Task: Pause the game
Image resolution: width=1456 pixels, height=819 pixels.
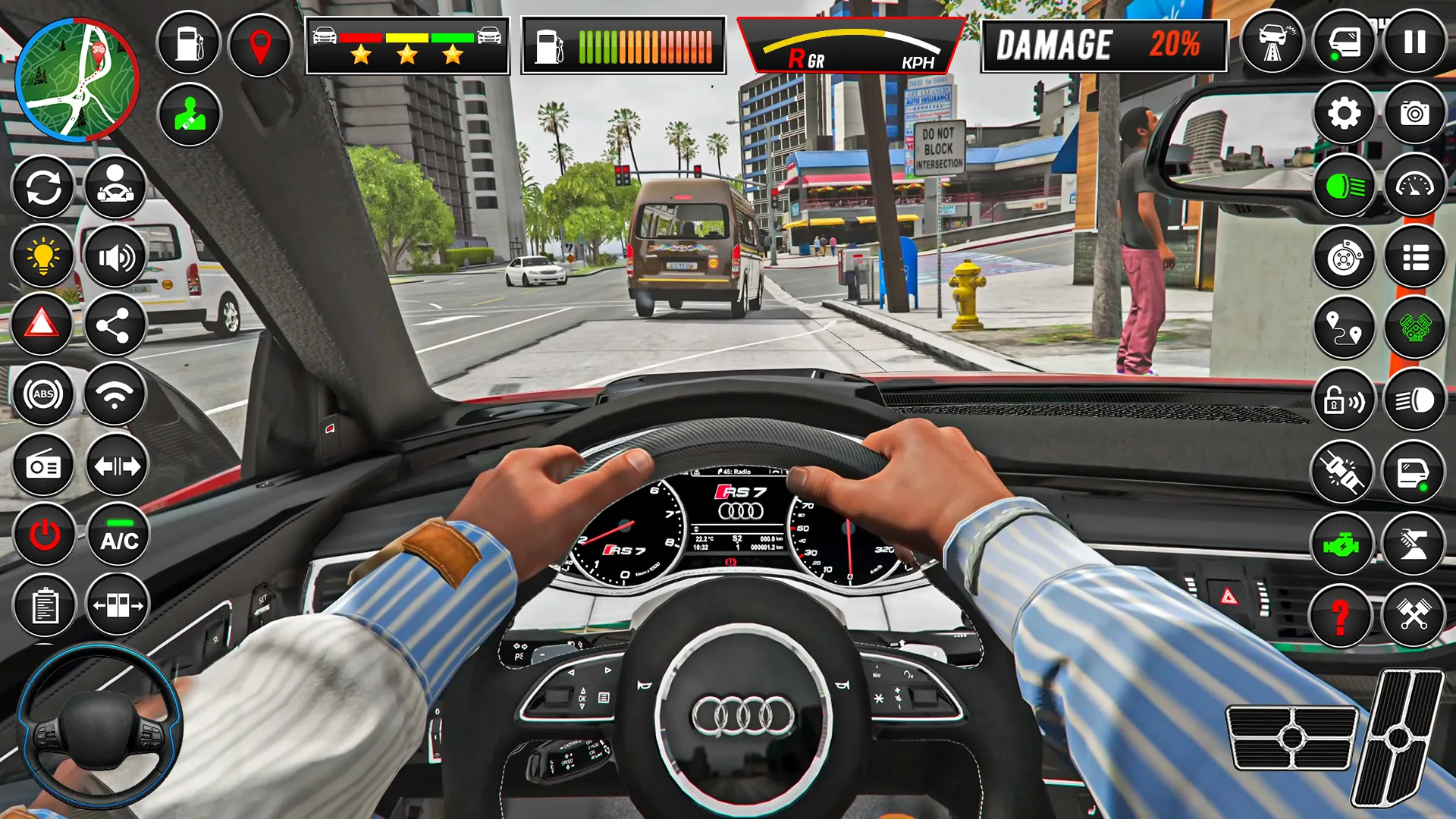Action: (x=1415, y=45)
